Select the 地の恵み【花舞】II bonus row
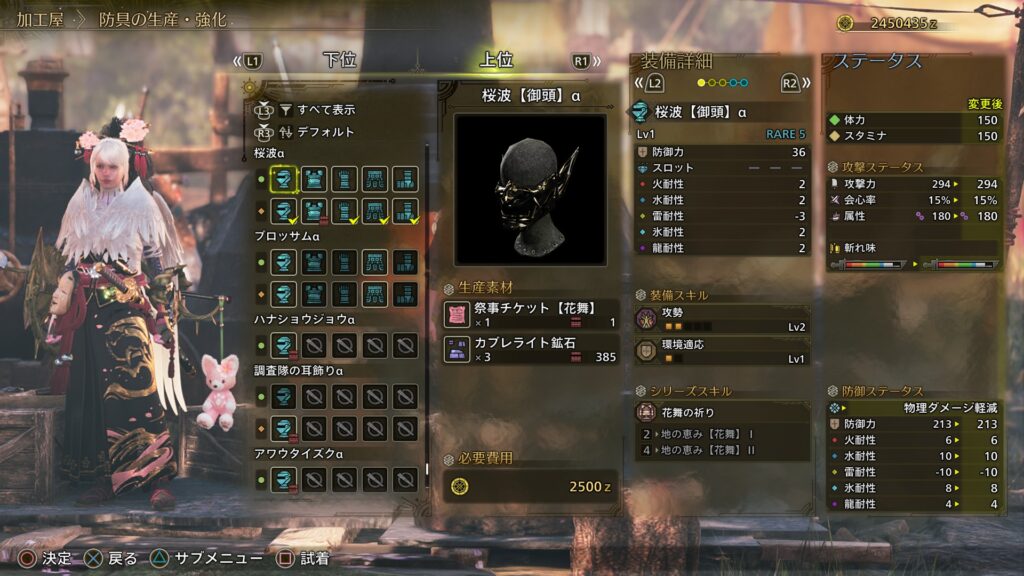Image resolution: width=1024 pixels, height=576 pixels. click(x=721, y=451)
